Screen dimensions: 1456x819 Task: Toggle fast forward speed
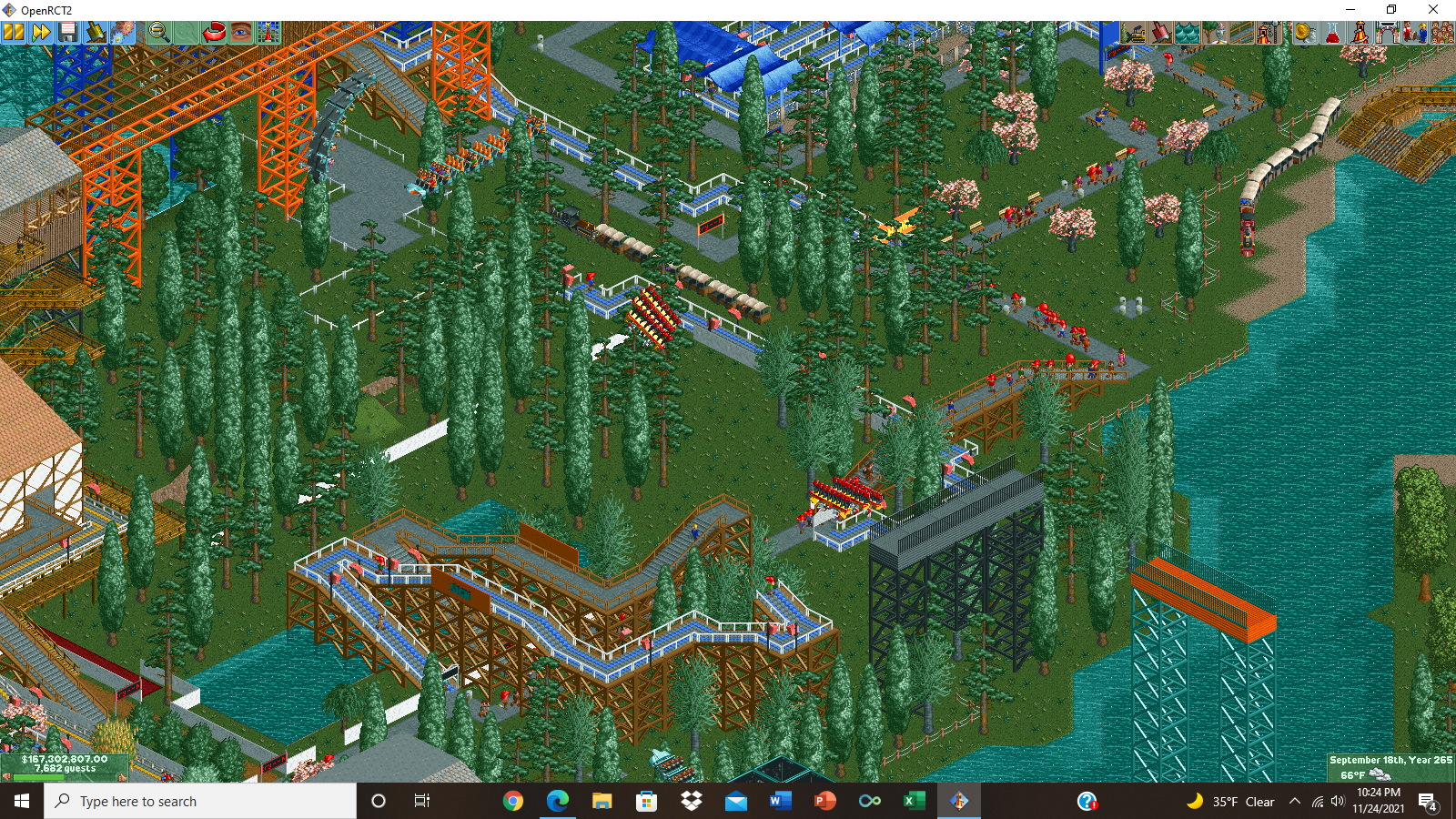[x=40, y=32]
